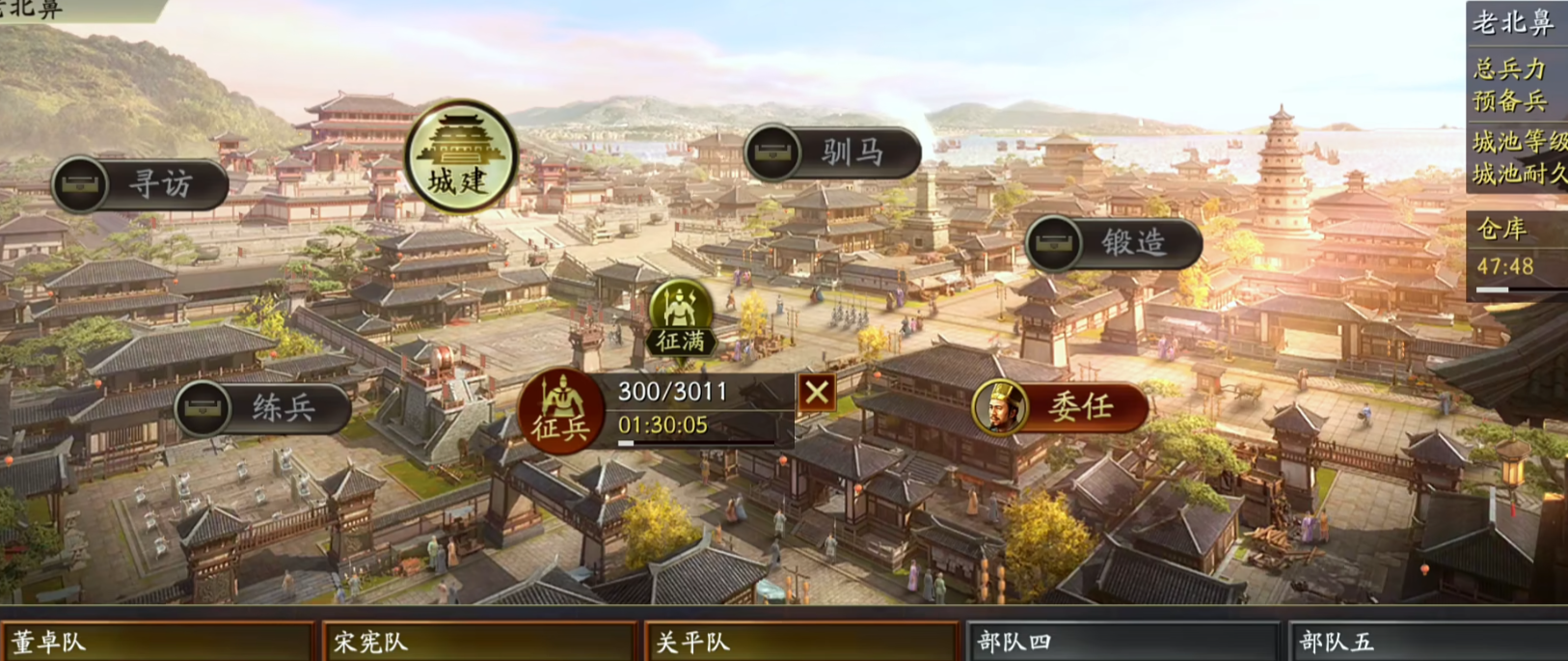Select the 部队四 troop slot
The image size is (1568, 661).
point(1123,642)
